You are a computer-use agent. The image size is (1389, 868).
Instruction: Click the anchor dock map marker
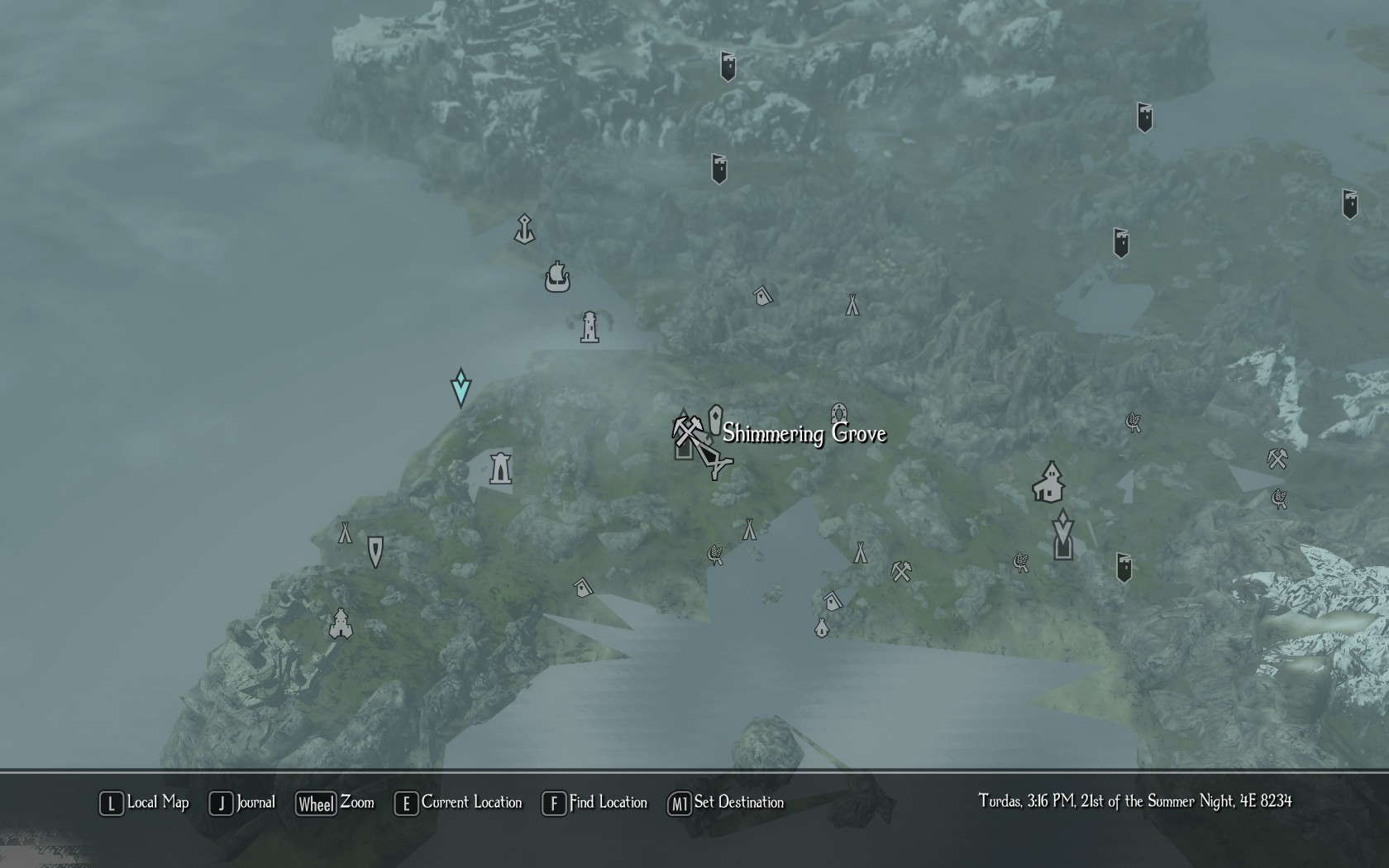[524, 229]
